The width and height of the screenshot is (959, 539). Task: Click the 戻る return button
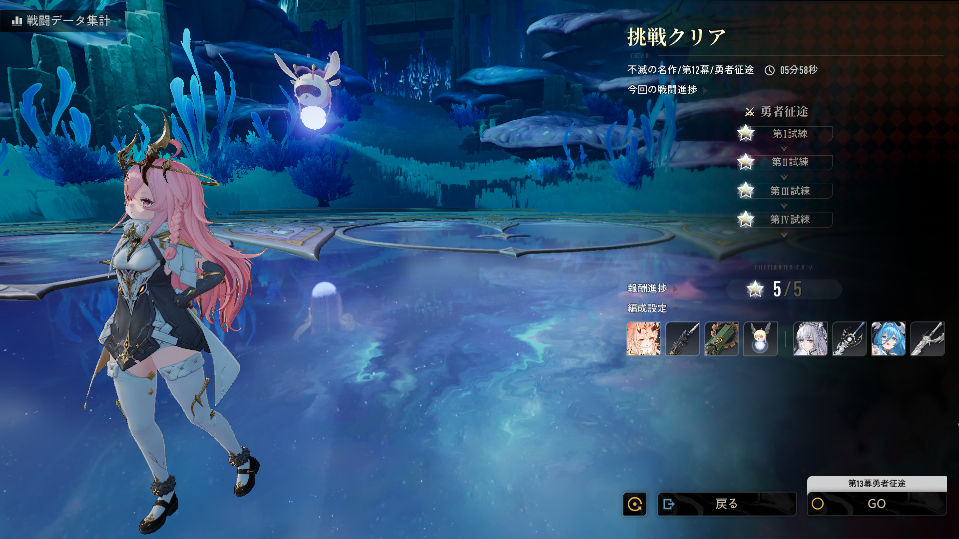(726, 504)
